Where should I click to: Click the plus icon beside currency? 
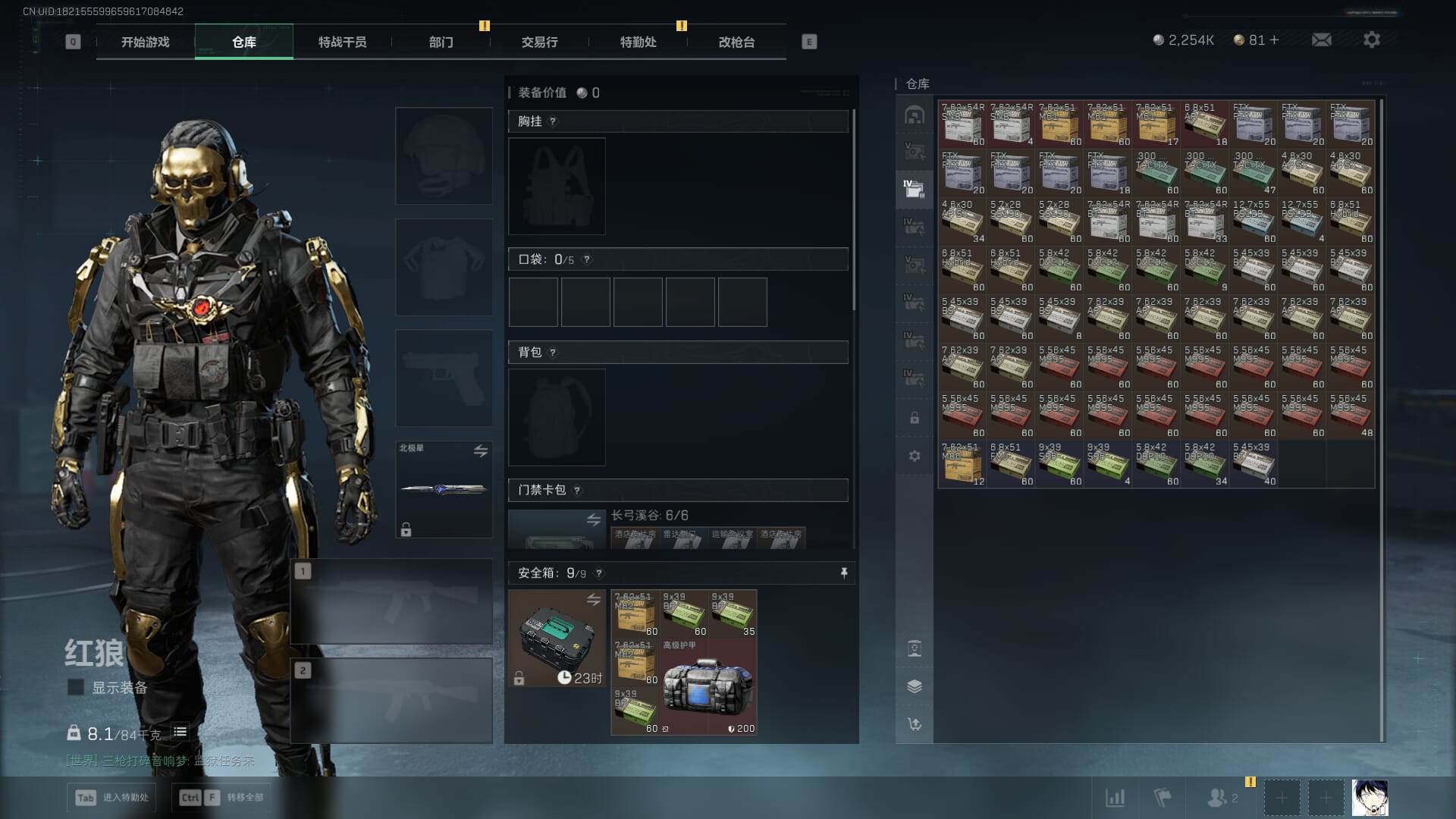[1274, 40]
